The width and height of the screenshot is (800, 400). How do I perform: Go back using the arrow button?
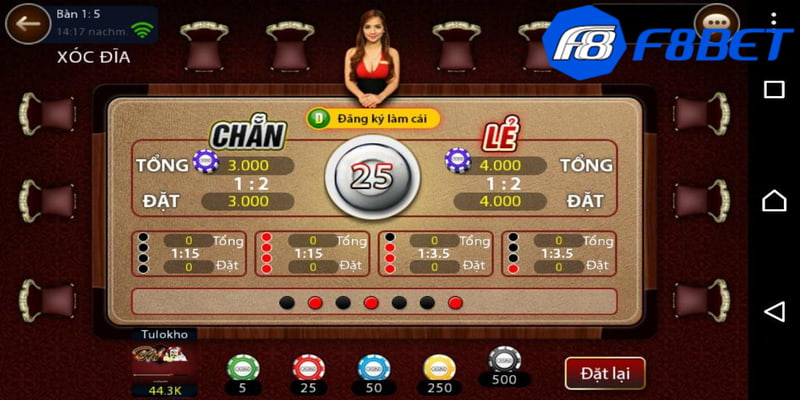(x=29, y=23)
